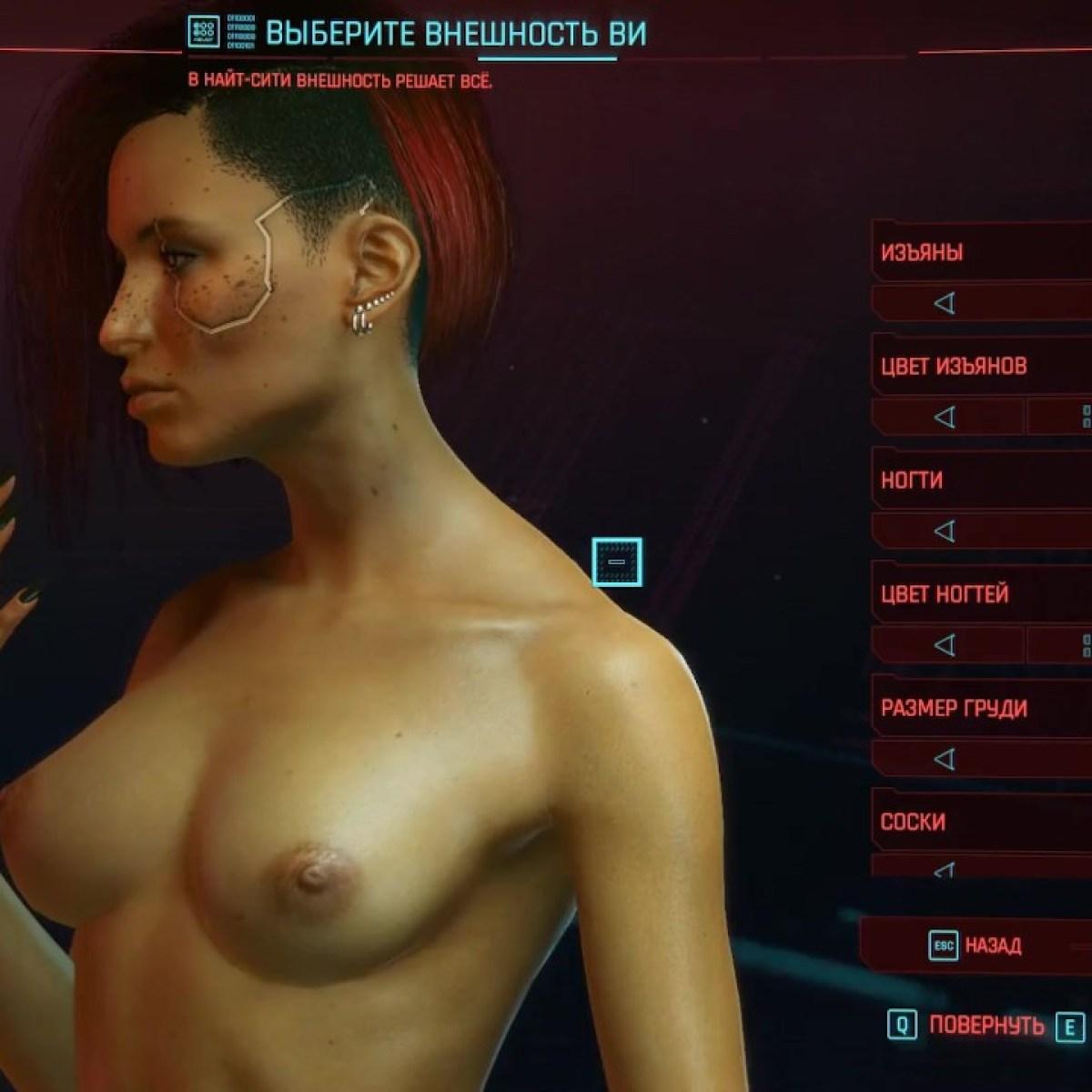Go back with the НАЗАД button

click(976, 945)
